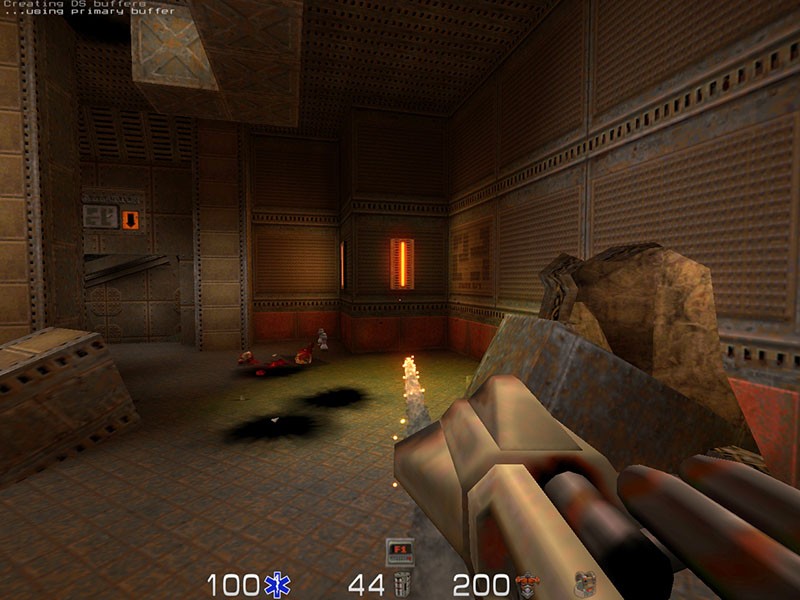Screen dimensions: 800x600
Task: Click the F1 help computer icon
Action: [x=399, y=550]
